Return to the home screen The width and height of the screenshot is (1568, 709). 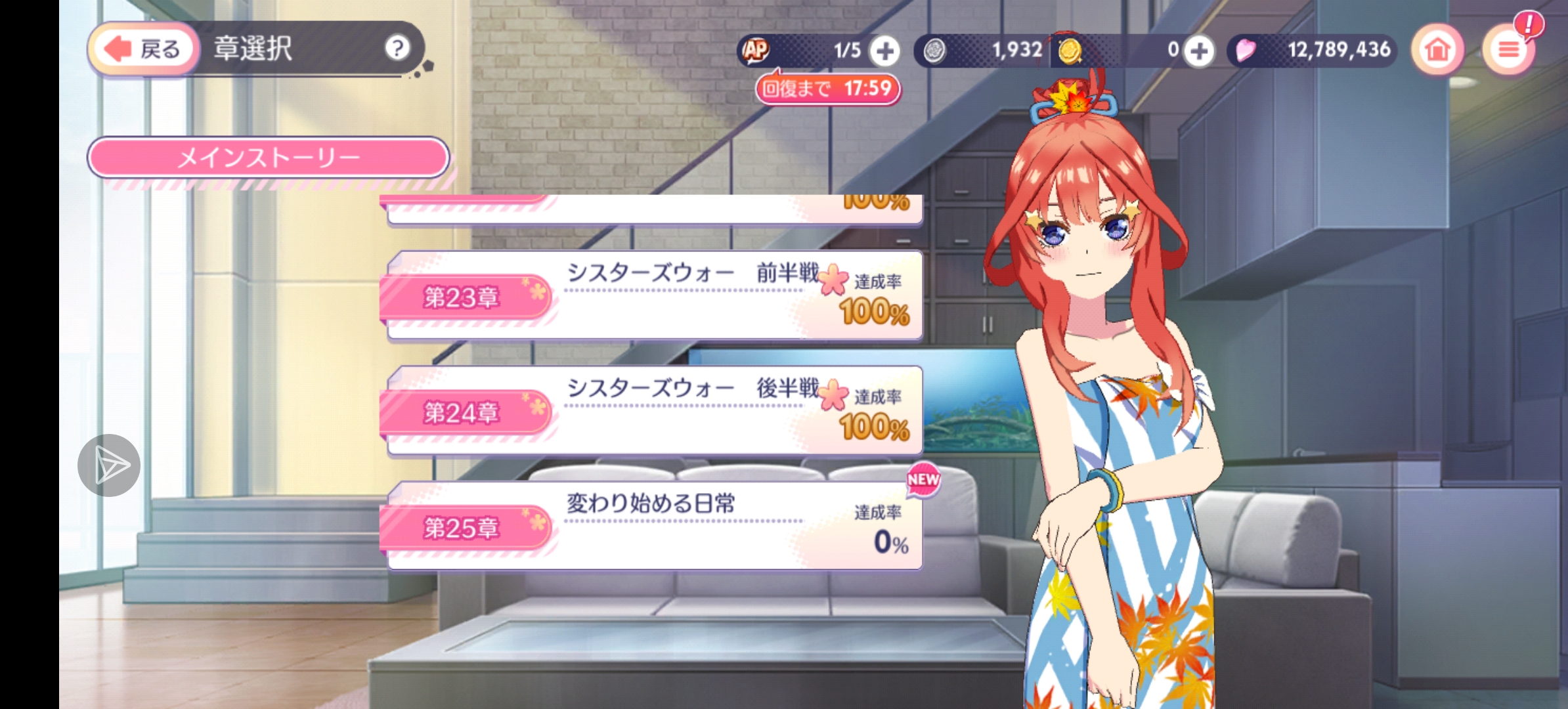[x=1437, y=49]
